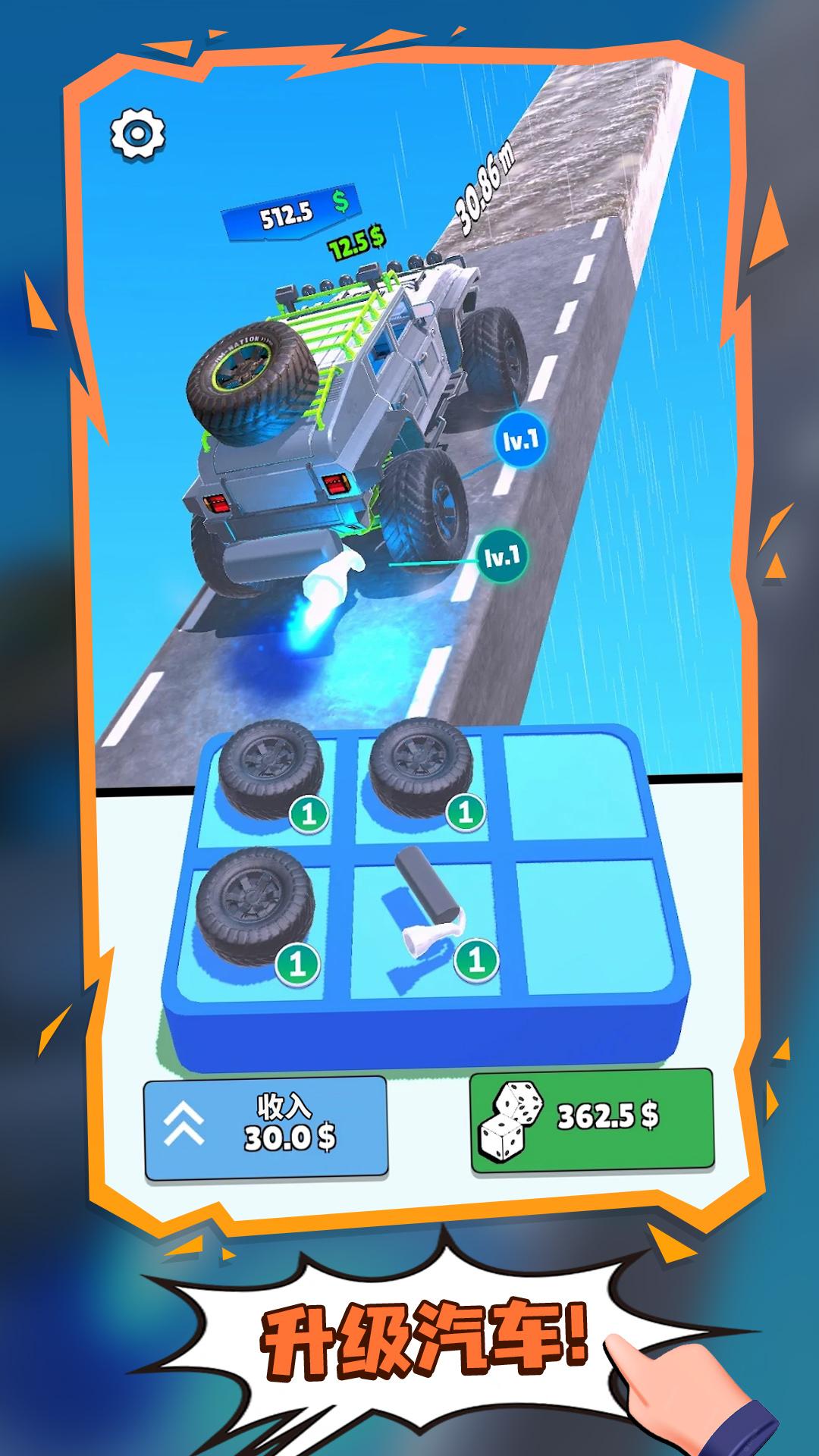Open the settings gear menu
The image size is (819, 1456).
(137, 133)
